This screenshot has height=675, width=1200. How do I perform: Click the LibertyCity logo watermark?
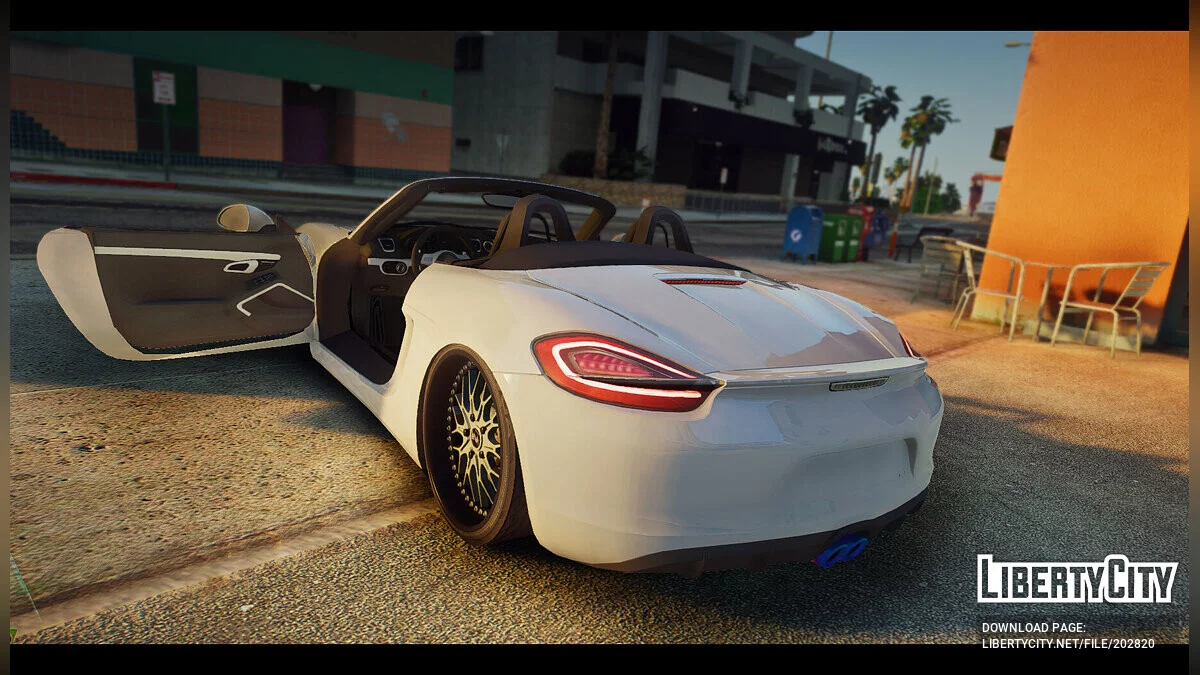click(1077, 579)
